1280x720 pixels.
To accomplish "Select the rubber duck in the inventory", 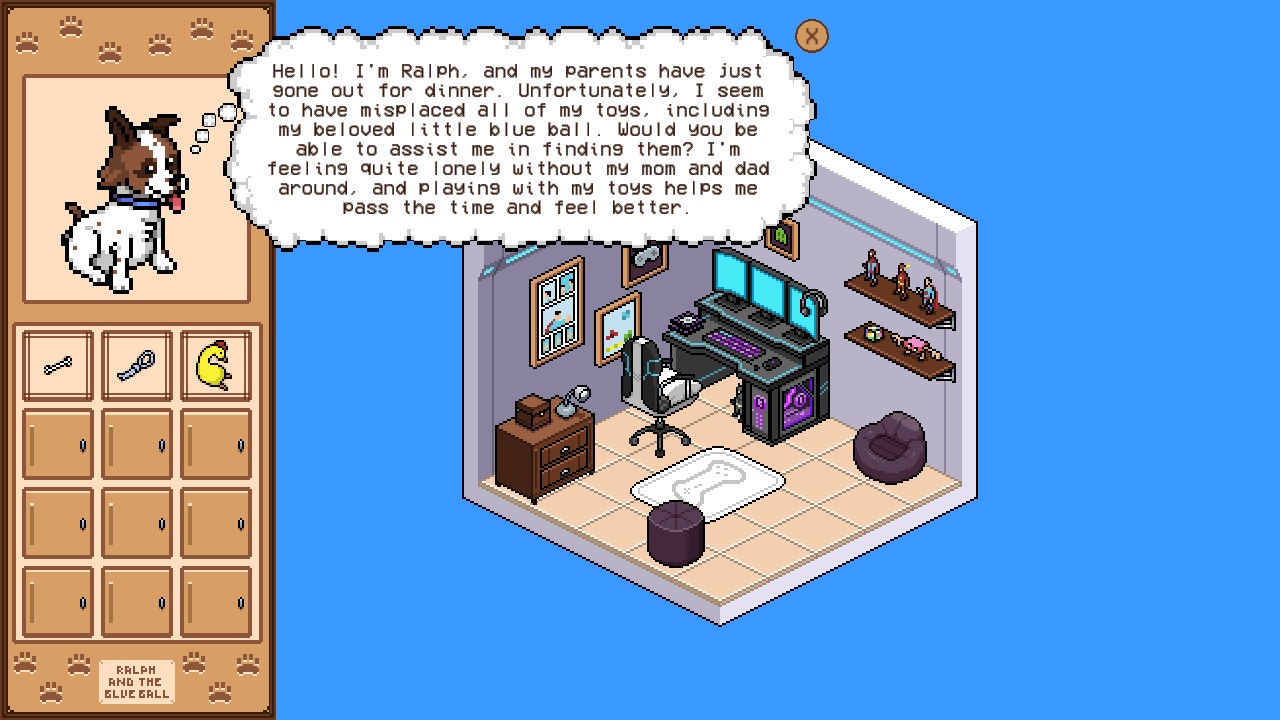I will click(x=216, y=362).
